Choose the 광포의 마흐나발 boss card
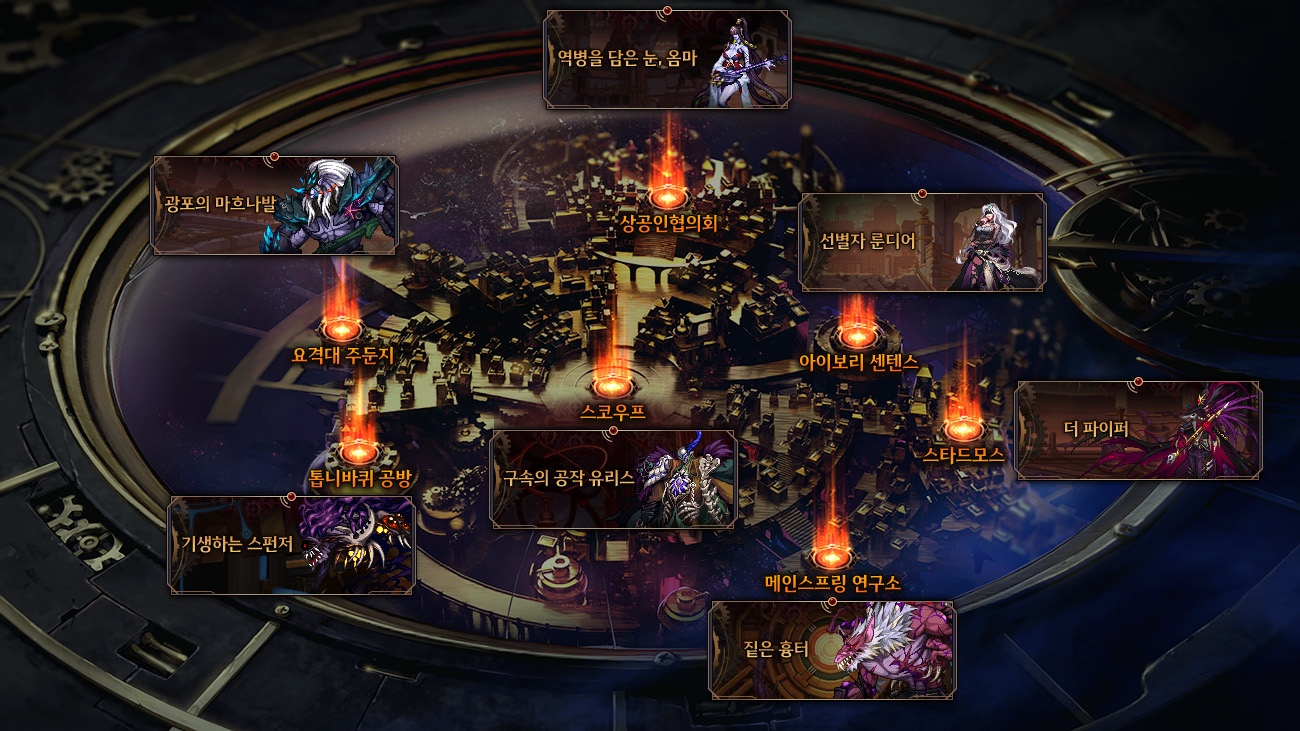 274,205
